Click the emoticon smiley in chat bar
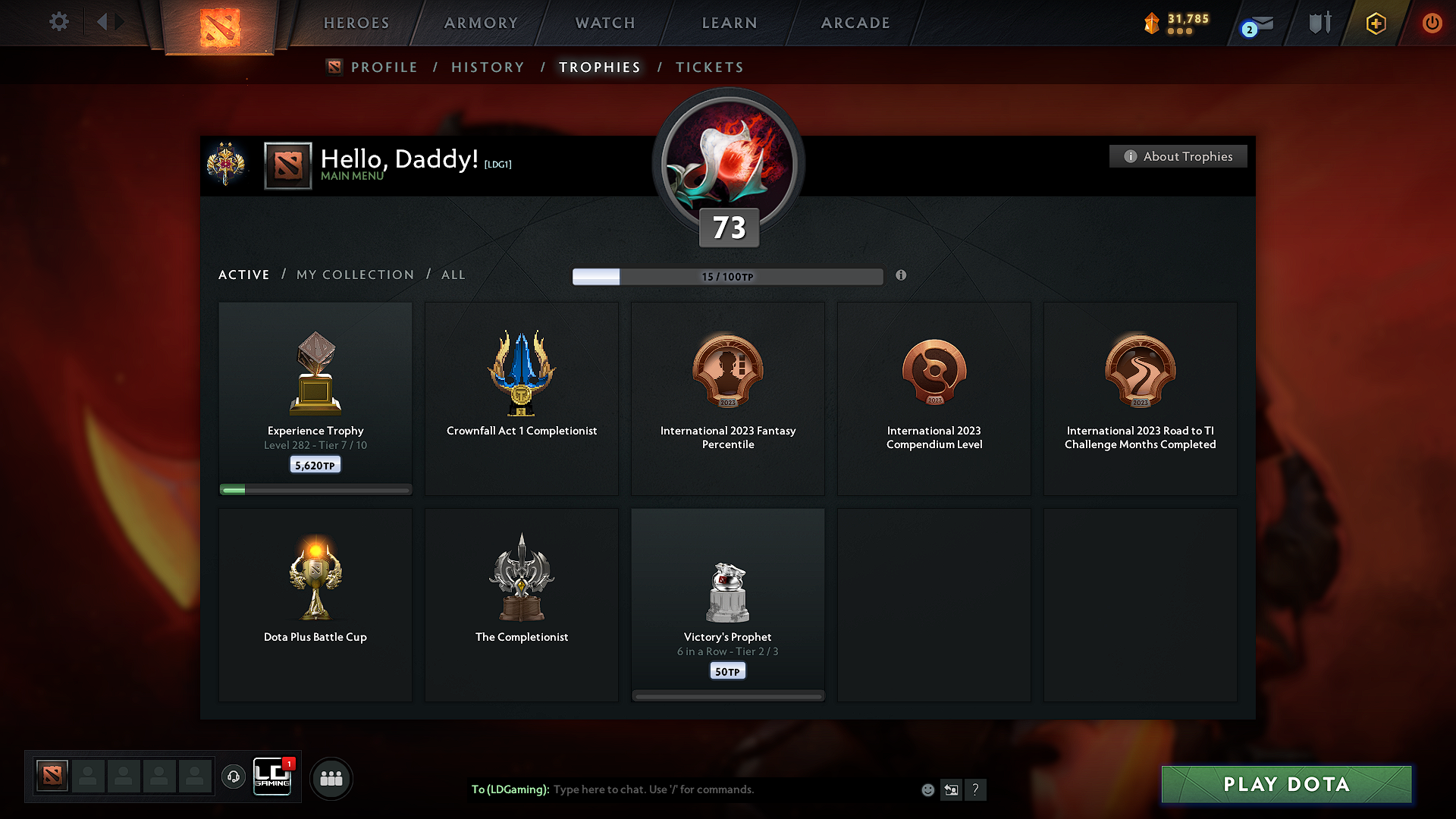Image resolution: width=1456 pixels, height=819 pixels. (x=927, y=789)
